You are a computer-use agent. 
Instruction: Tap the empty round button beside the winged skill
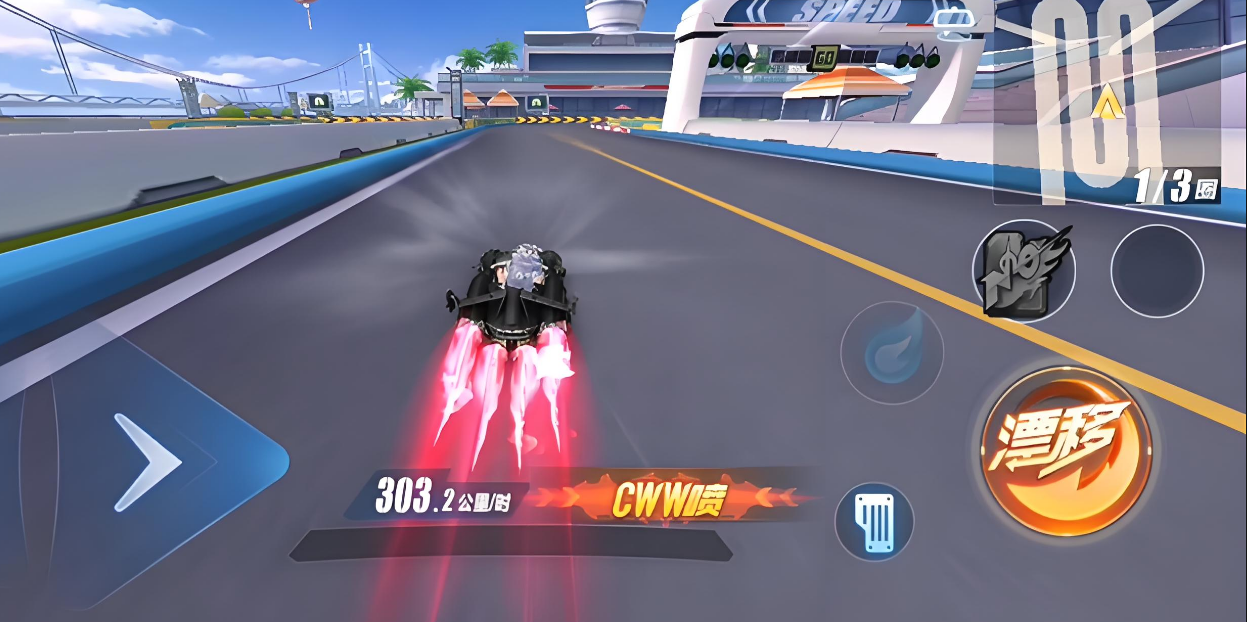[x=1157, y=271]
